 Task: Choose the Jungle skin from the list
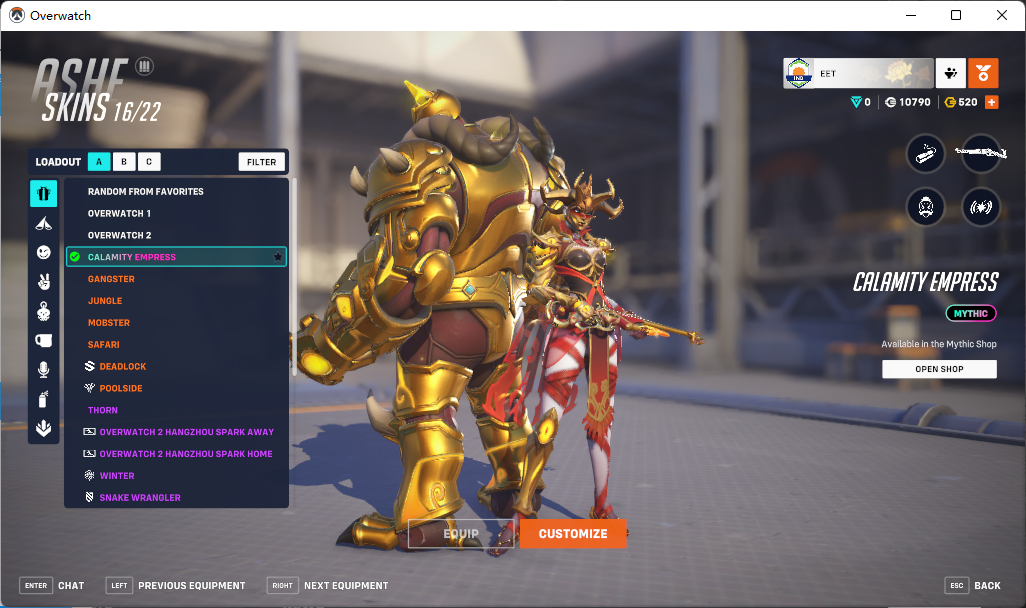click(x=105, y=301)
